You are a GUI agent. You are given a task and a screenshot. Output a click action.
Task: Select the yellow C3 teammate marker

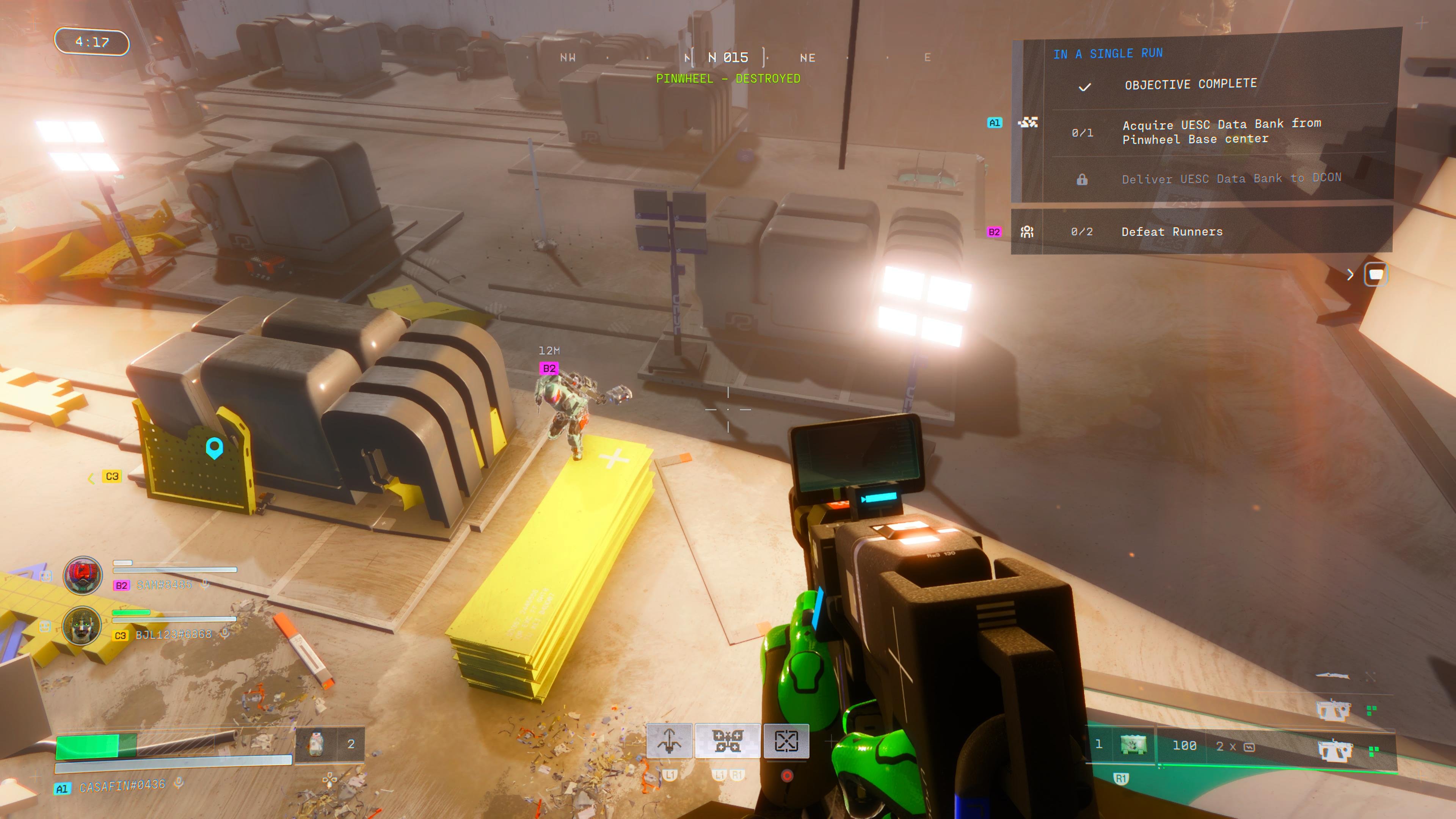click(x=112, y=477)
